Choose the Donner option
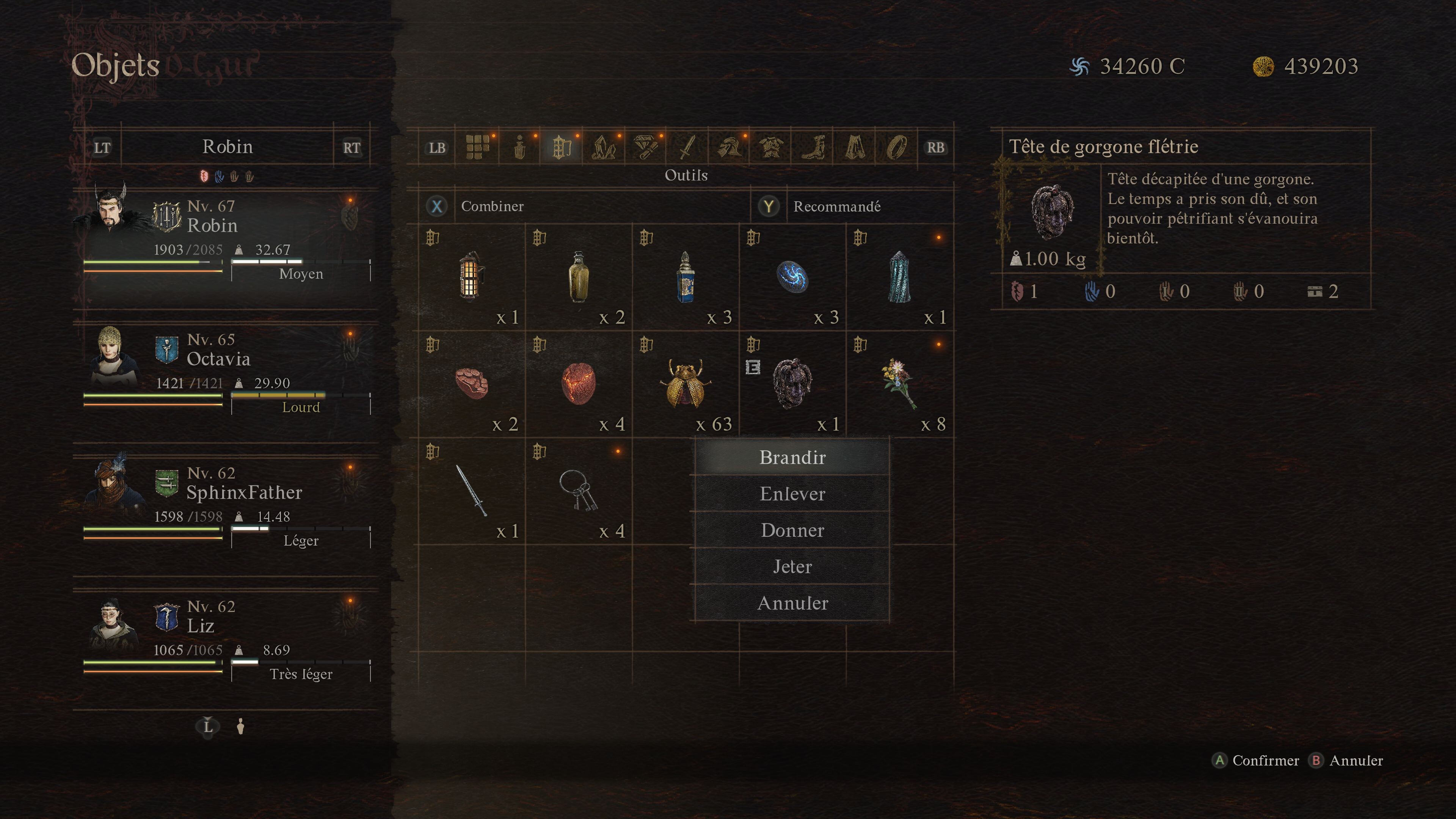The width and height of the screenshot is (1456, 819). coord(792,530)
